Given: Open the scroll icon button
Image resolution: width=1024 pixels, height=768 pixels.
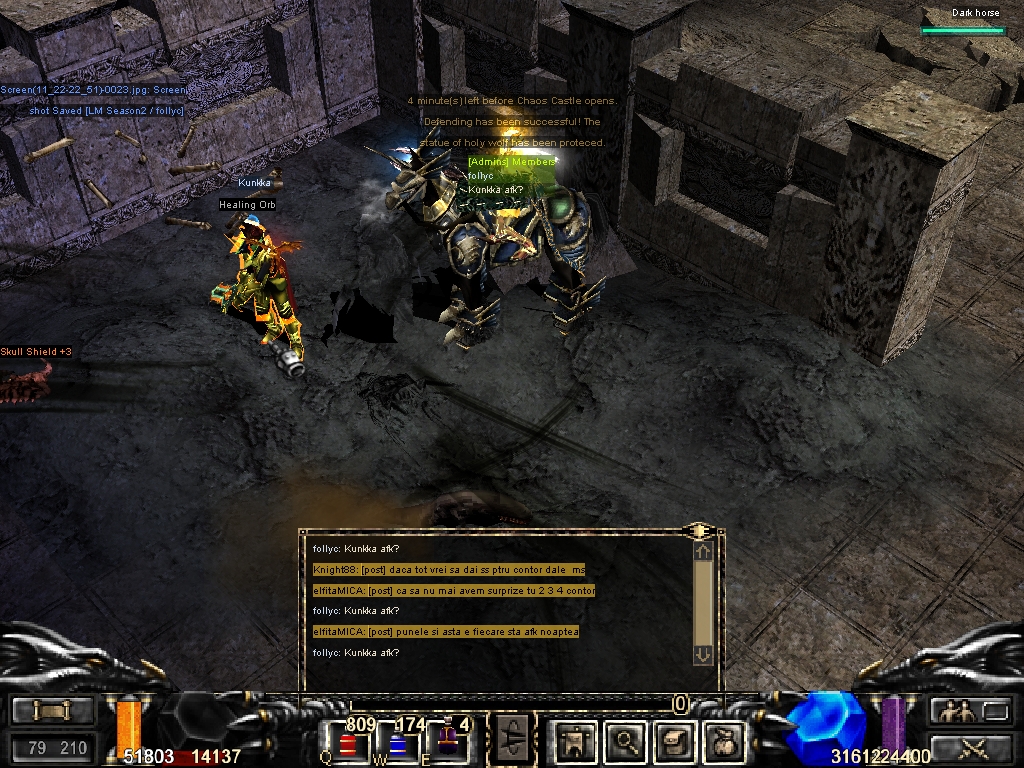Looking at the screenshot, I should click(x=675, y=742).
